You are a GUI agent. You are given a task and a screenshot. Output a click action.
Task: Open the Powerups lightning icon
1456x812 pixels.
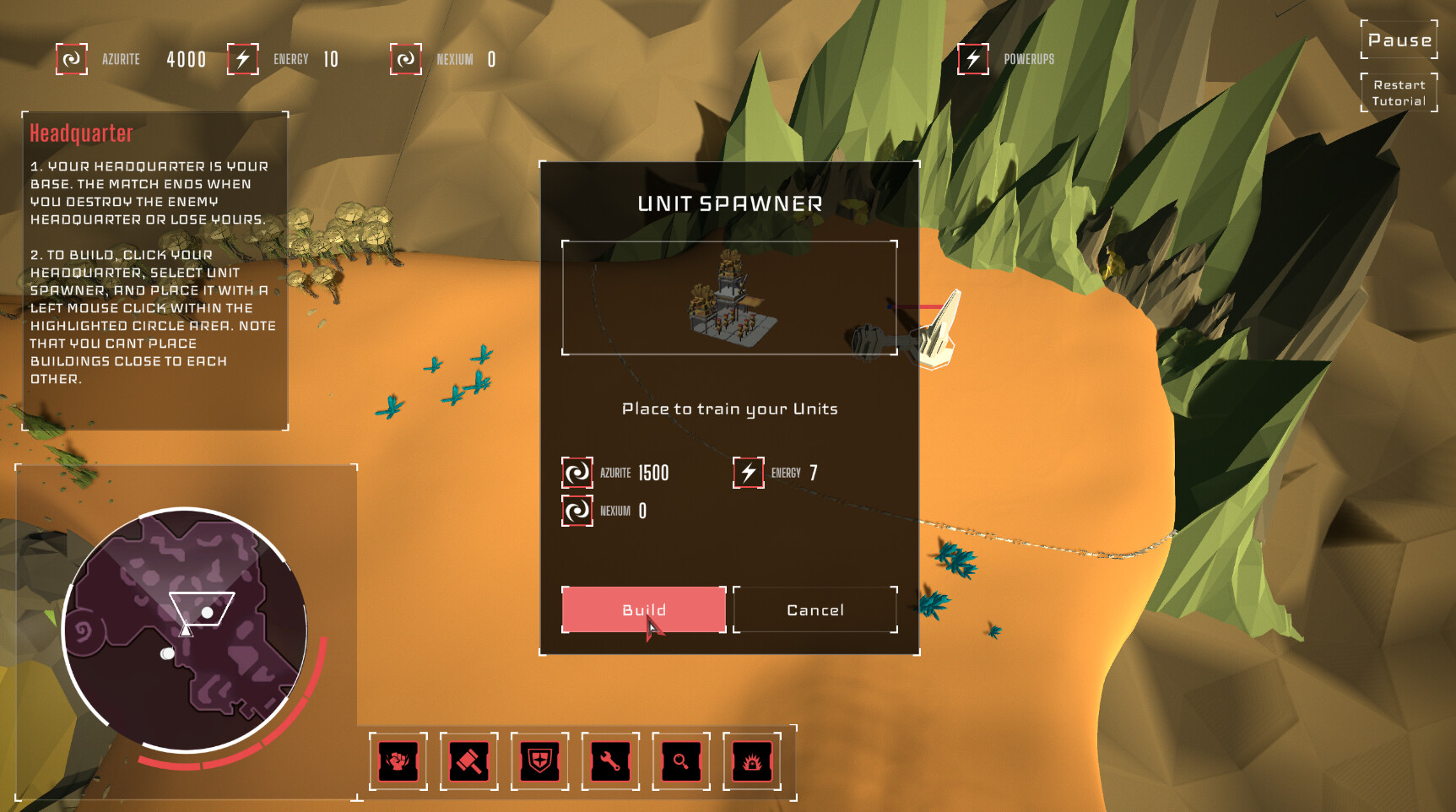pos(973,59)
